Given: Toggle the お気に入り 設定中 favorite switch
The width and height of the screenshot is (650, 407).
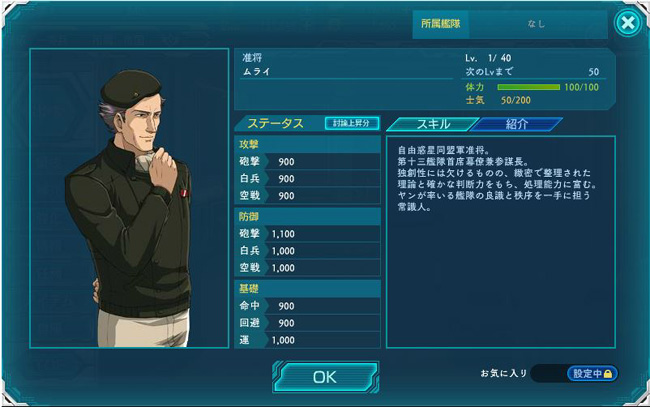Looking at the screenshot, I should (592, 373).
